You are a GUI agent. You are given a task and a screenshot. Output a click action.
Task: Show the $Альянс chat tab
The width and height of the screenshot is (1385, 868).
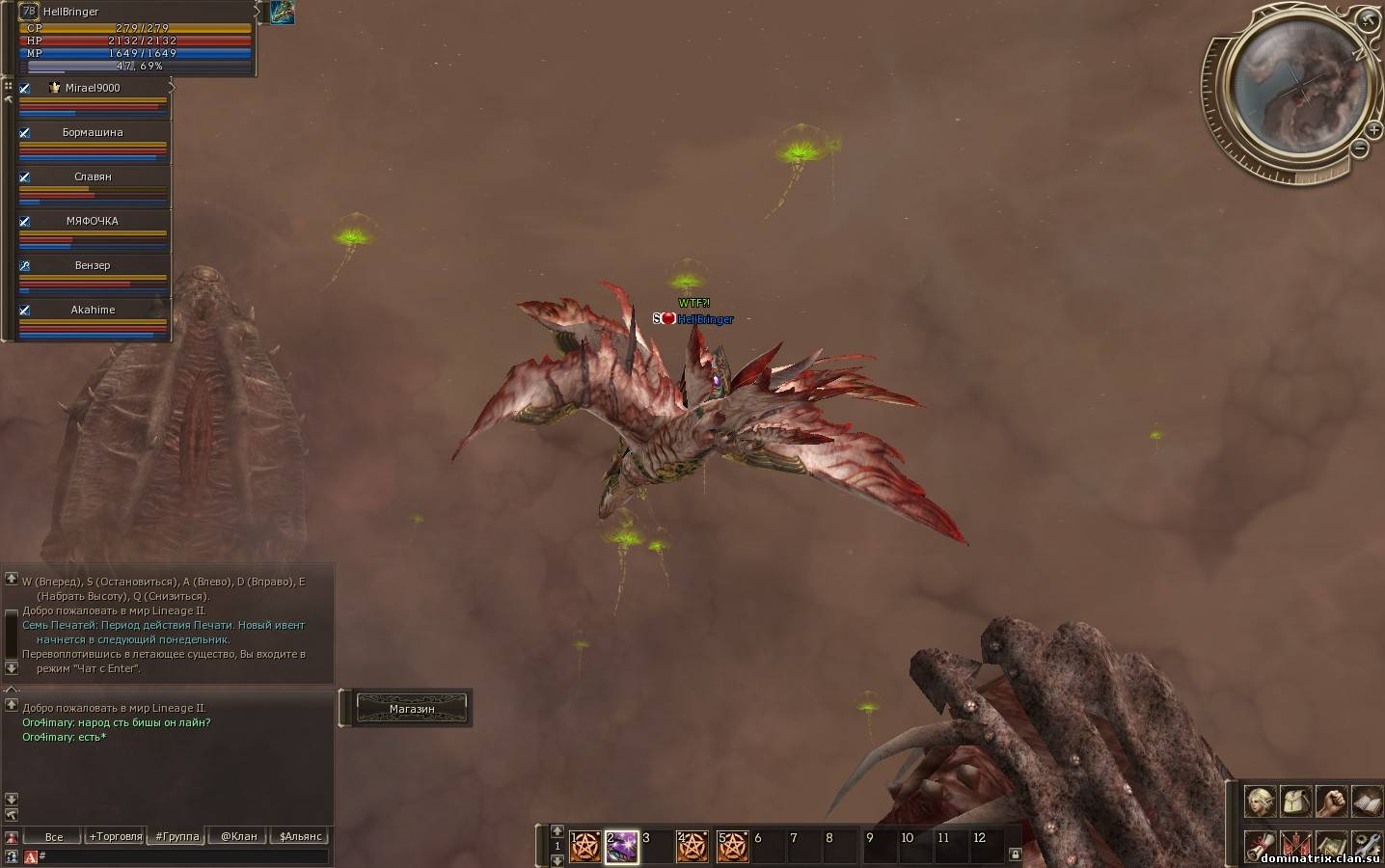point(300,836)
